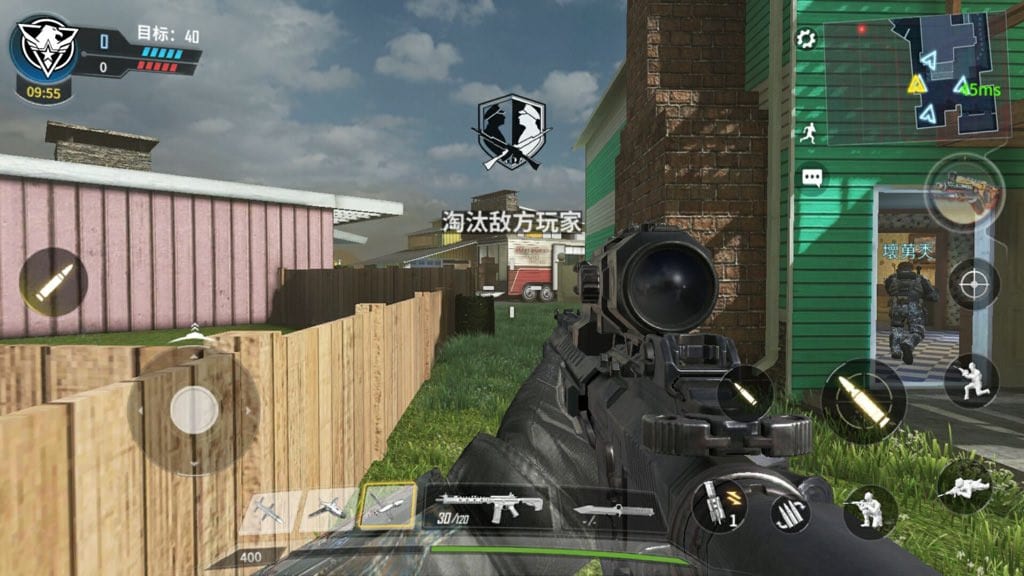Tap the crosshair aim-down-sights button
The width and height of the screenshot is (1024, 576).
973,284
